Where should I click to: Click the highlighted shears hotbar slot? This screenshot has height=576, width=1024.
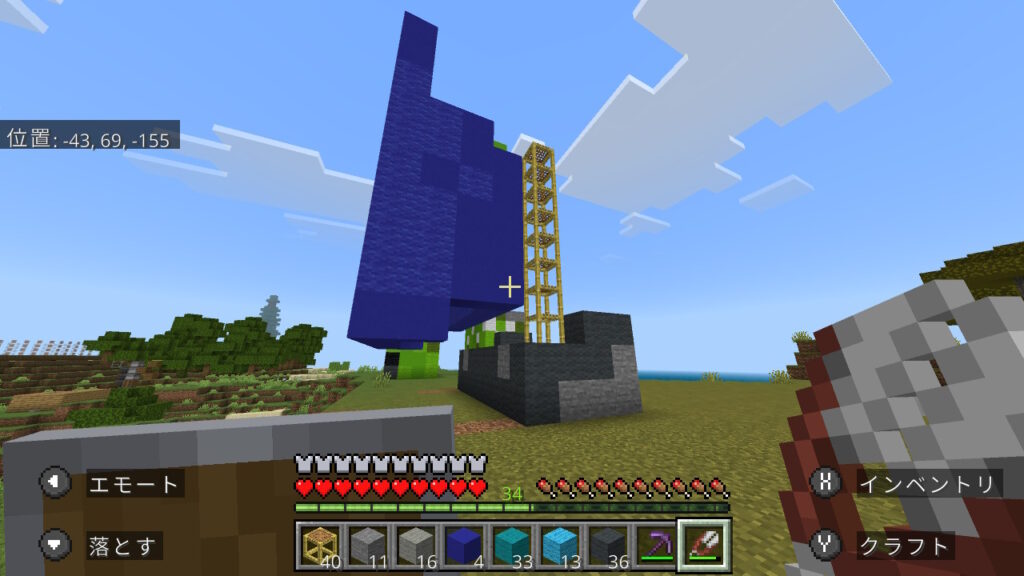704,546
